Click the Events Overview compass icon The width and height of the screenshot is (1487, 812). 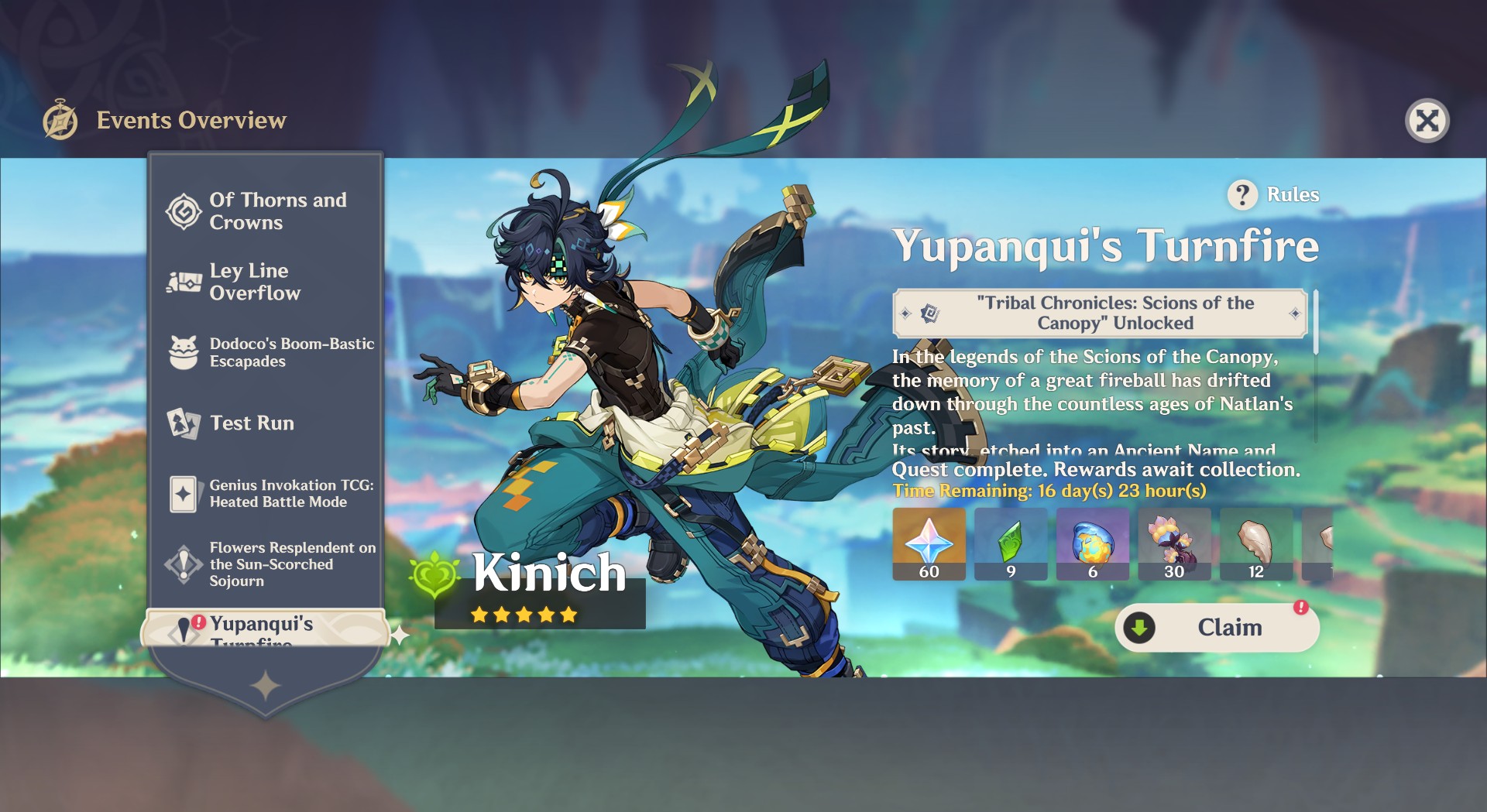60,119
